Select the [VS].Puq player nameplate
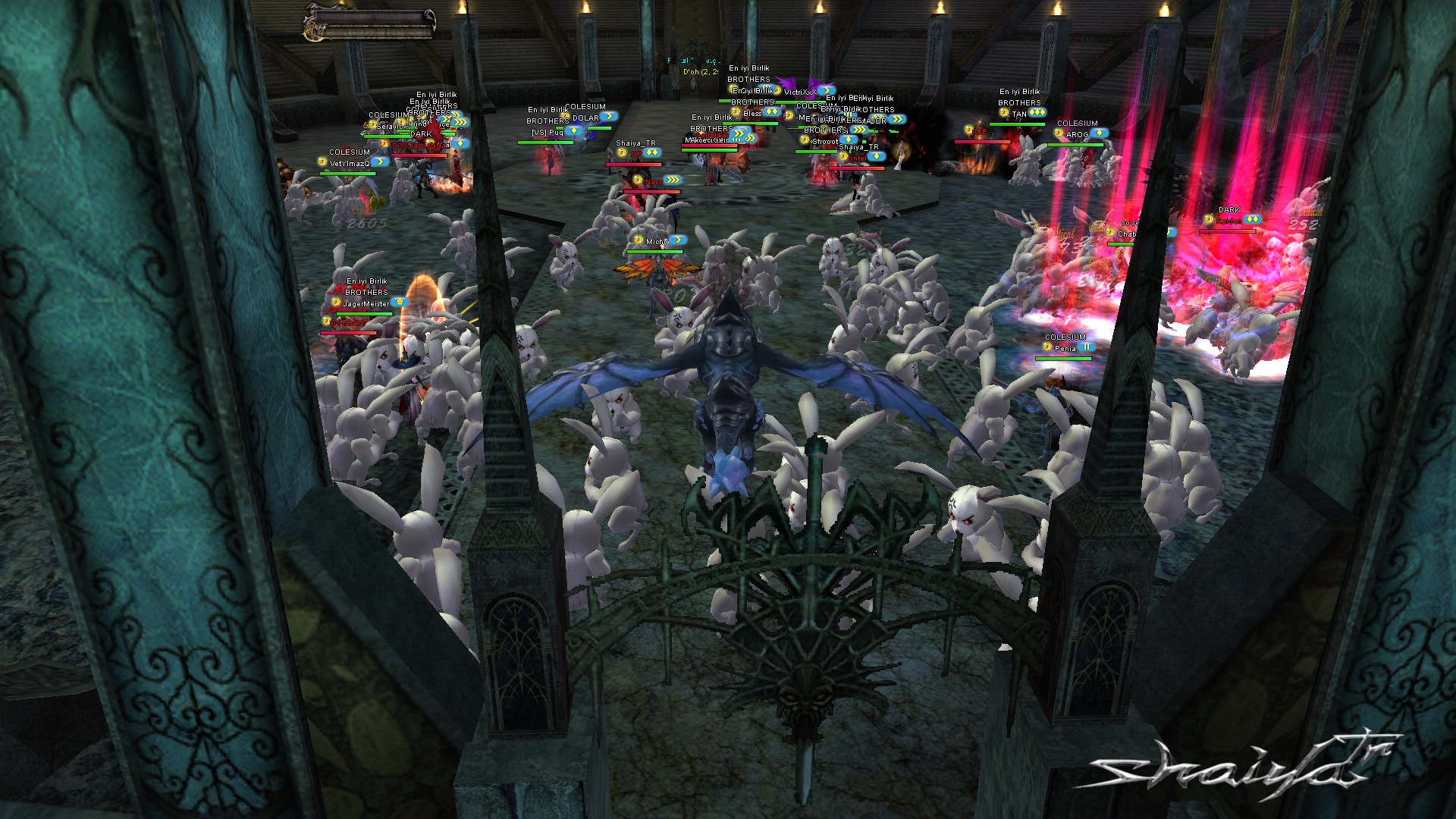1456x819 pixels. (548, 133)
